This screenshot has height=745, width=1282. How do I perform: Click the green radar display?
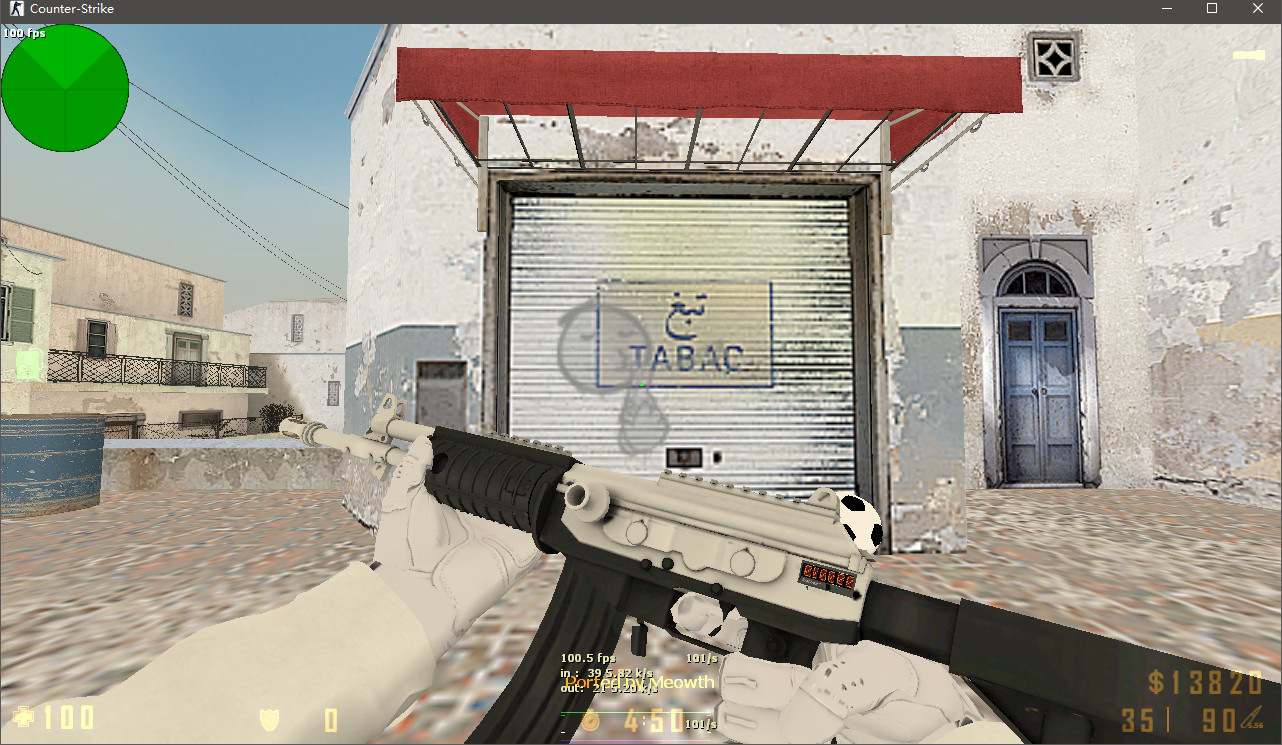point(65,88)
